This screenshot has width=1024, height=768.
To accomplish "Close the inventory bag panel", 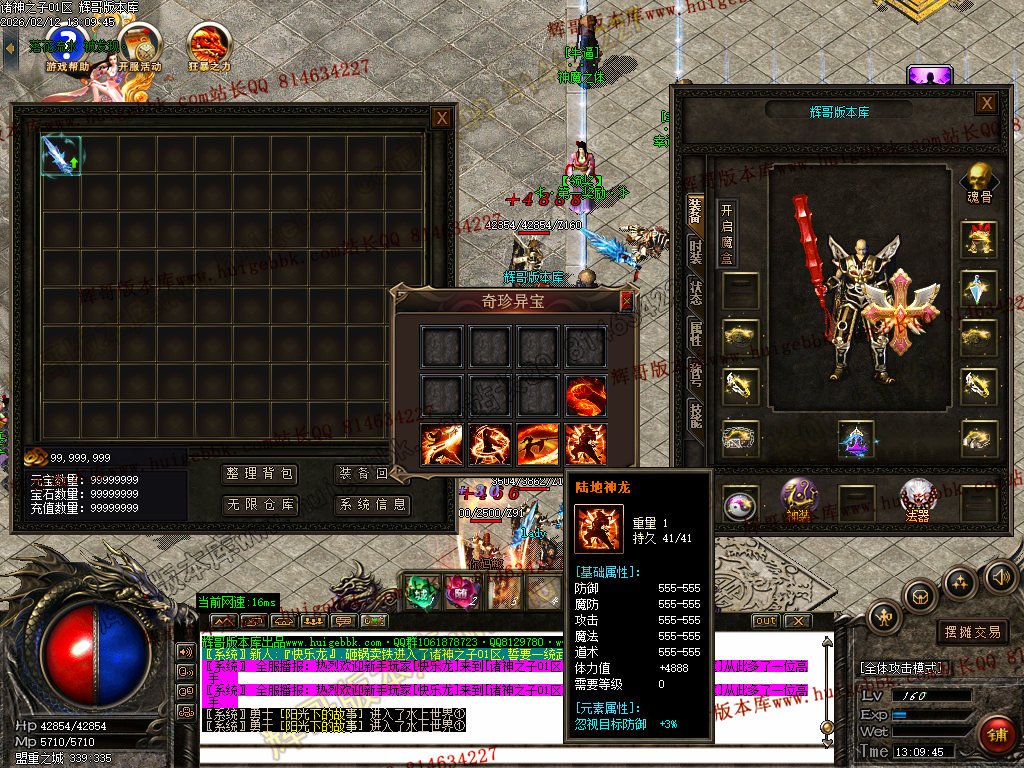I will pos(441,118).
